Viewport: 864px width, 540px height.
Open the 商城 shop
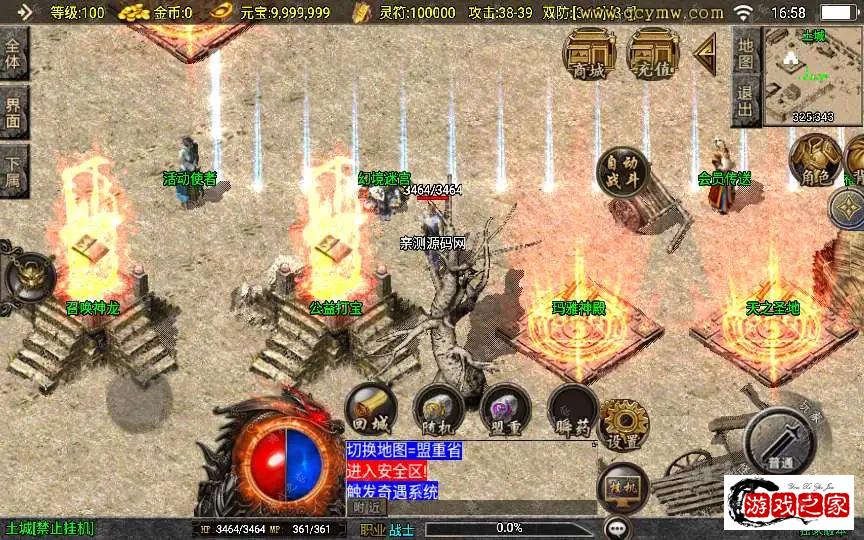pos(589,52)
